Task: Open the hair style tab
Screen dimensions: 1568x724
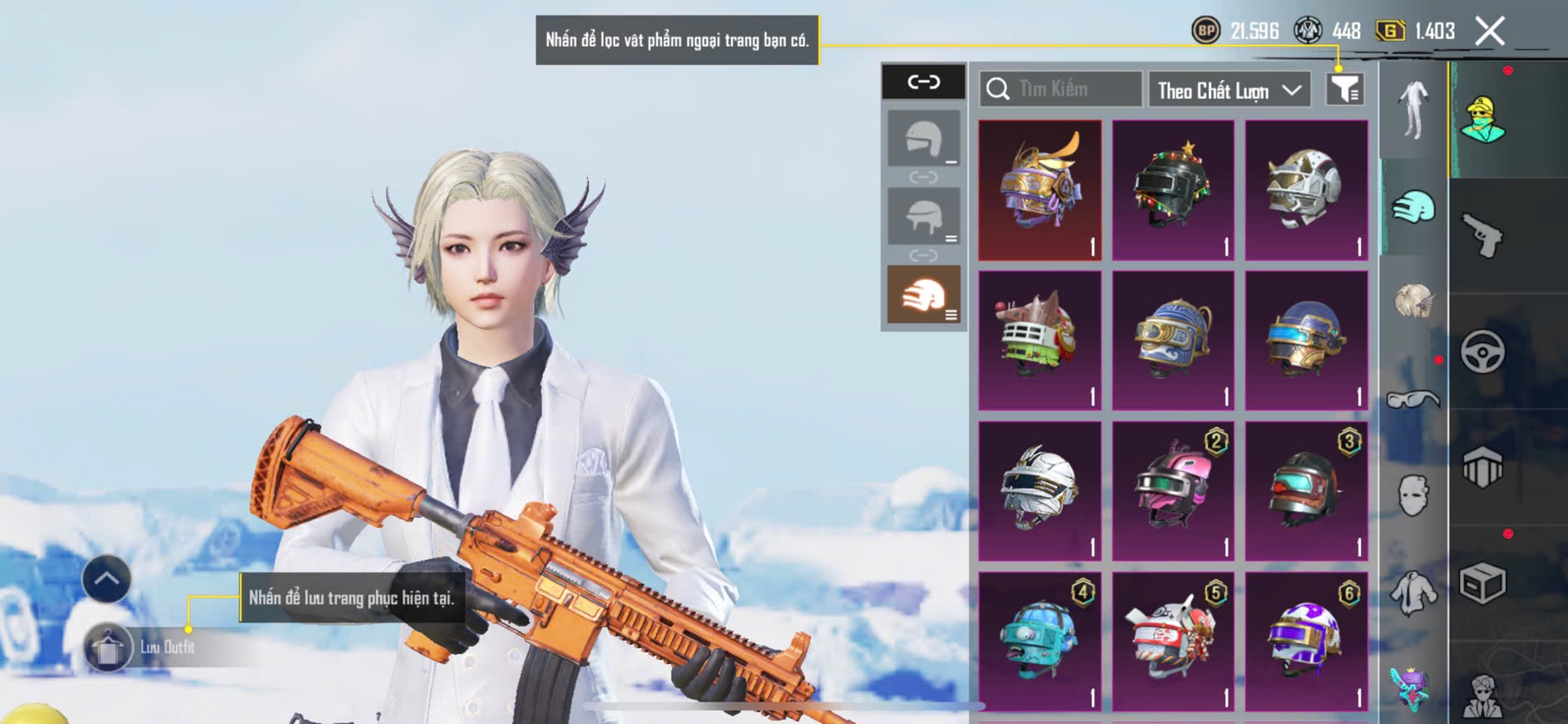Action: point(1413,301)
